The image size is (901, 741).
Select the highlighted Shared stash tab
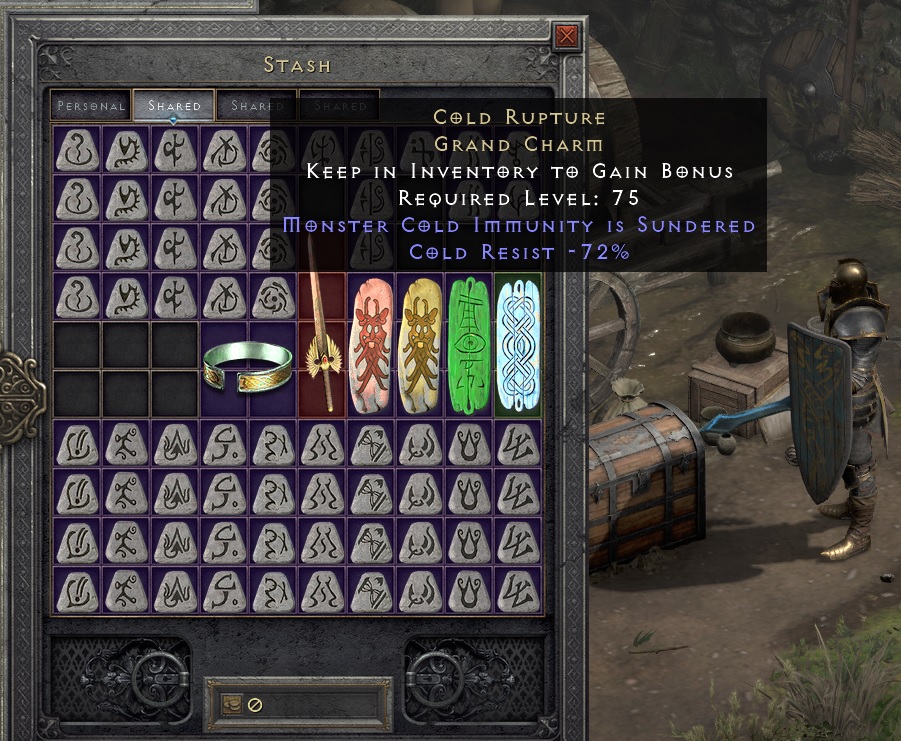tap(174, 105)
